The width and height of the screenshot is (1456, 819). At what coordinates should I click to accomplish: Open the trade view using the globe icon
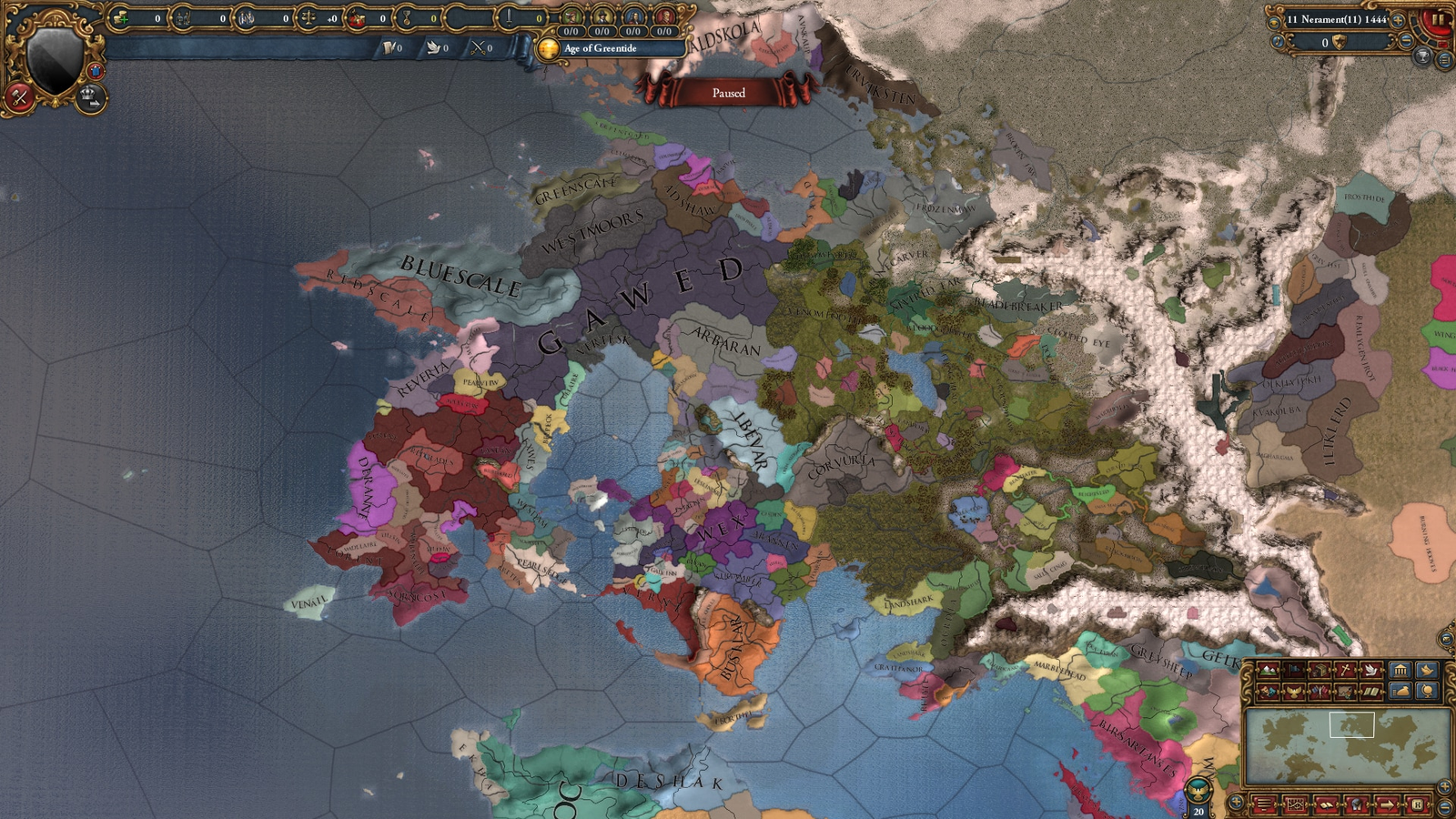pyautogui.click(x=1427, y=692)
